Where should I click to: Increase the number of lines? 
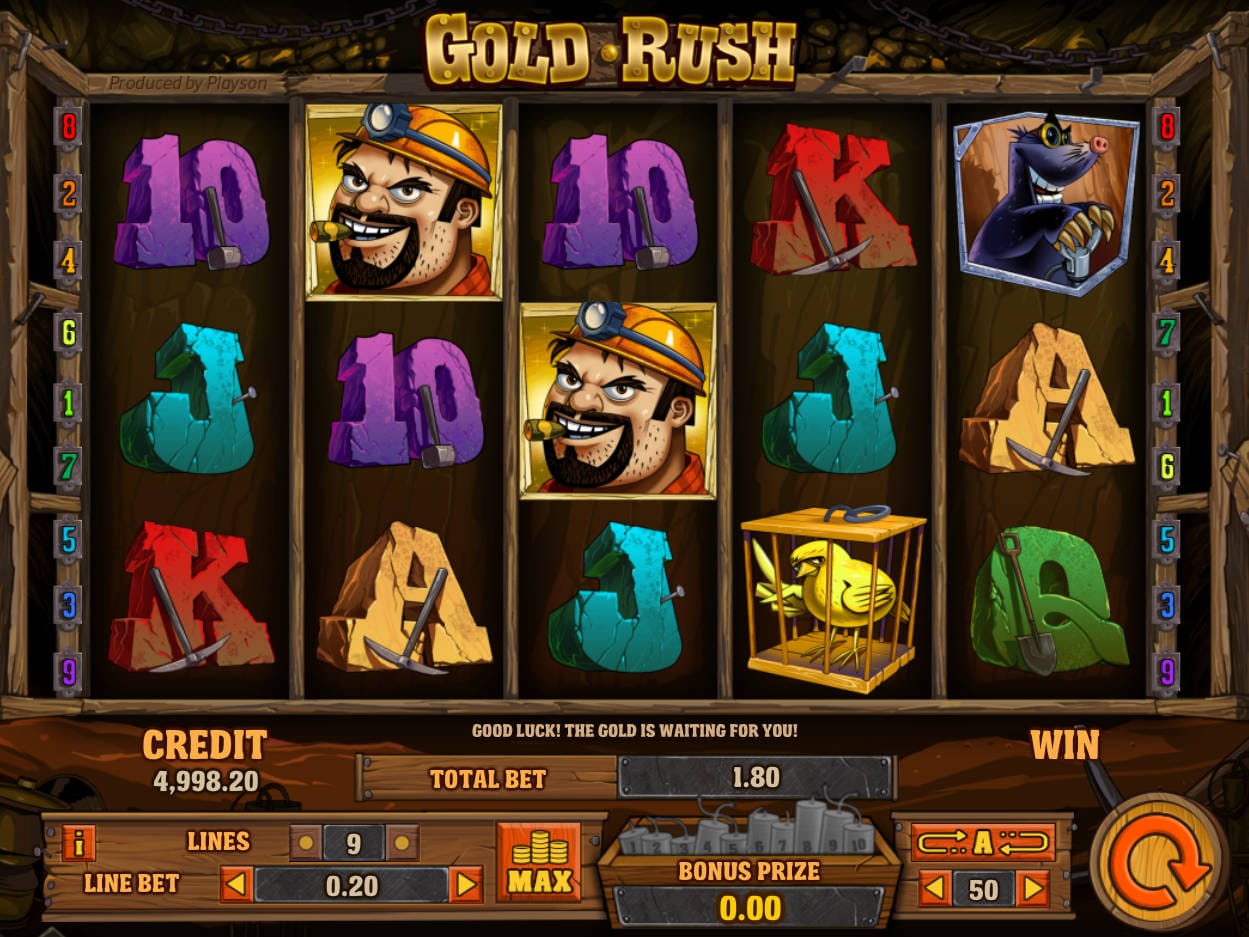402,843
